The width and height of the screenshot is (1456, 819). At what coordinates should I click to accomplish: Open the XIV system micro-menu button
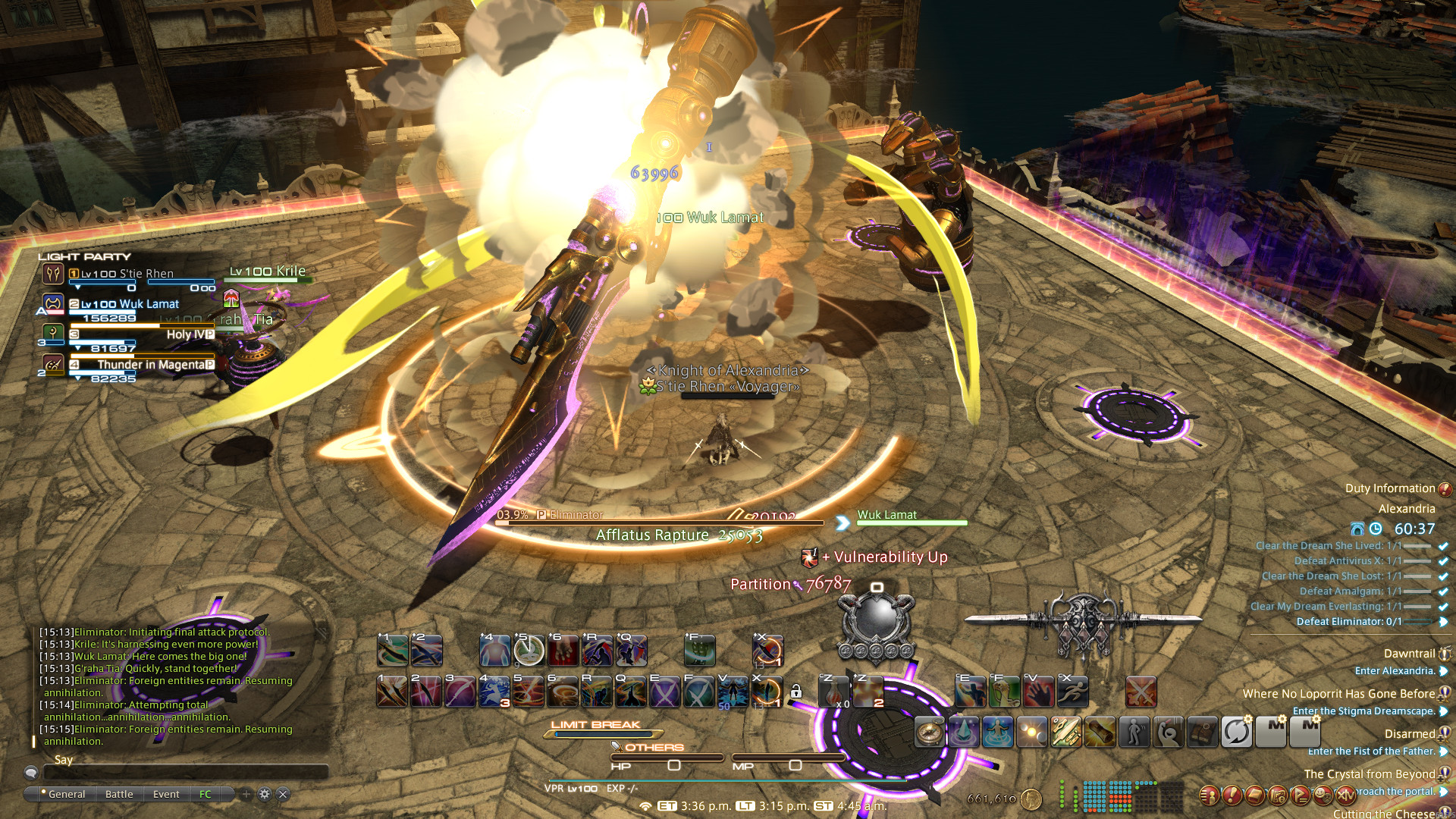tap(1345, 795)
